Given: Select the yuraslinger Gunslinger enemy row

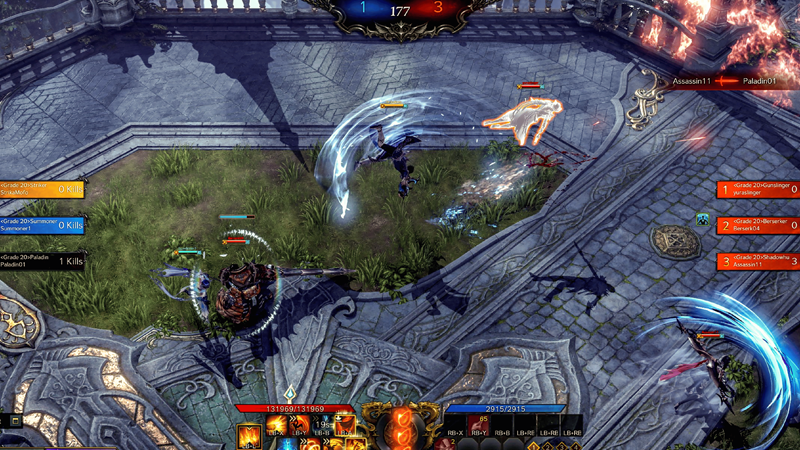Looking at the screenshot, I should tap(757, 189).
